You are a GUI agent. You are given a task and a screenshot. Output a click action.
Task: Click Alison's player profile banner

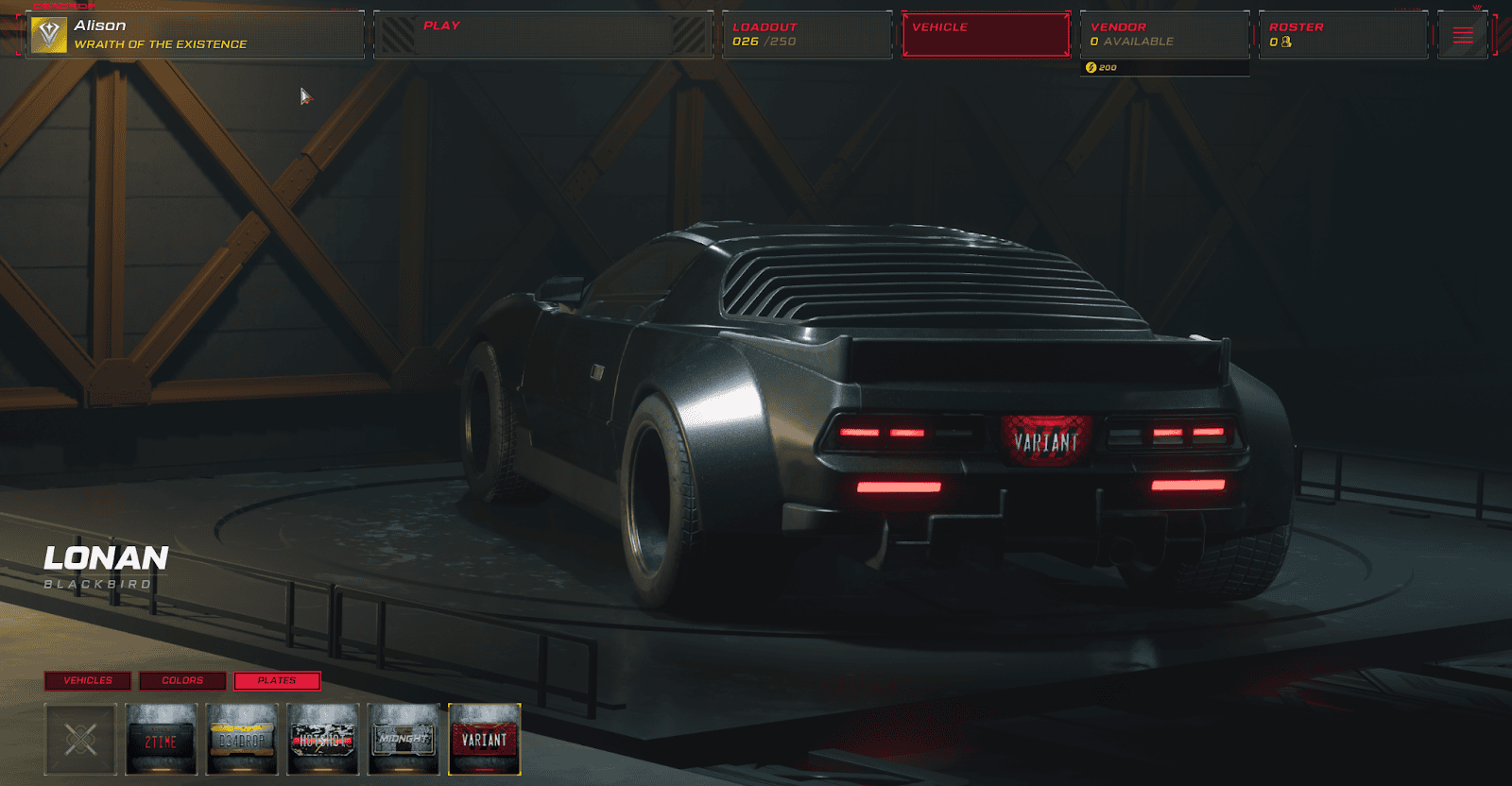coord(195,35)
